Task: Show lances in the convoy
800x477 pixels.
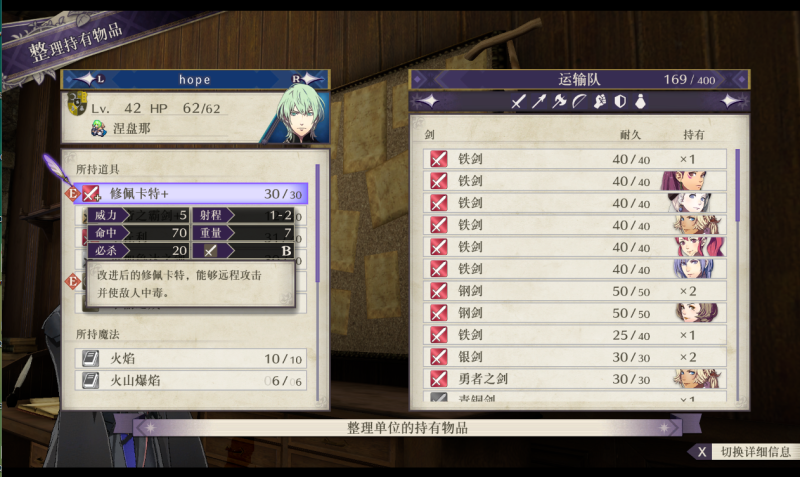Action: [x=539, y=101]
